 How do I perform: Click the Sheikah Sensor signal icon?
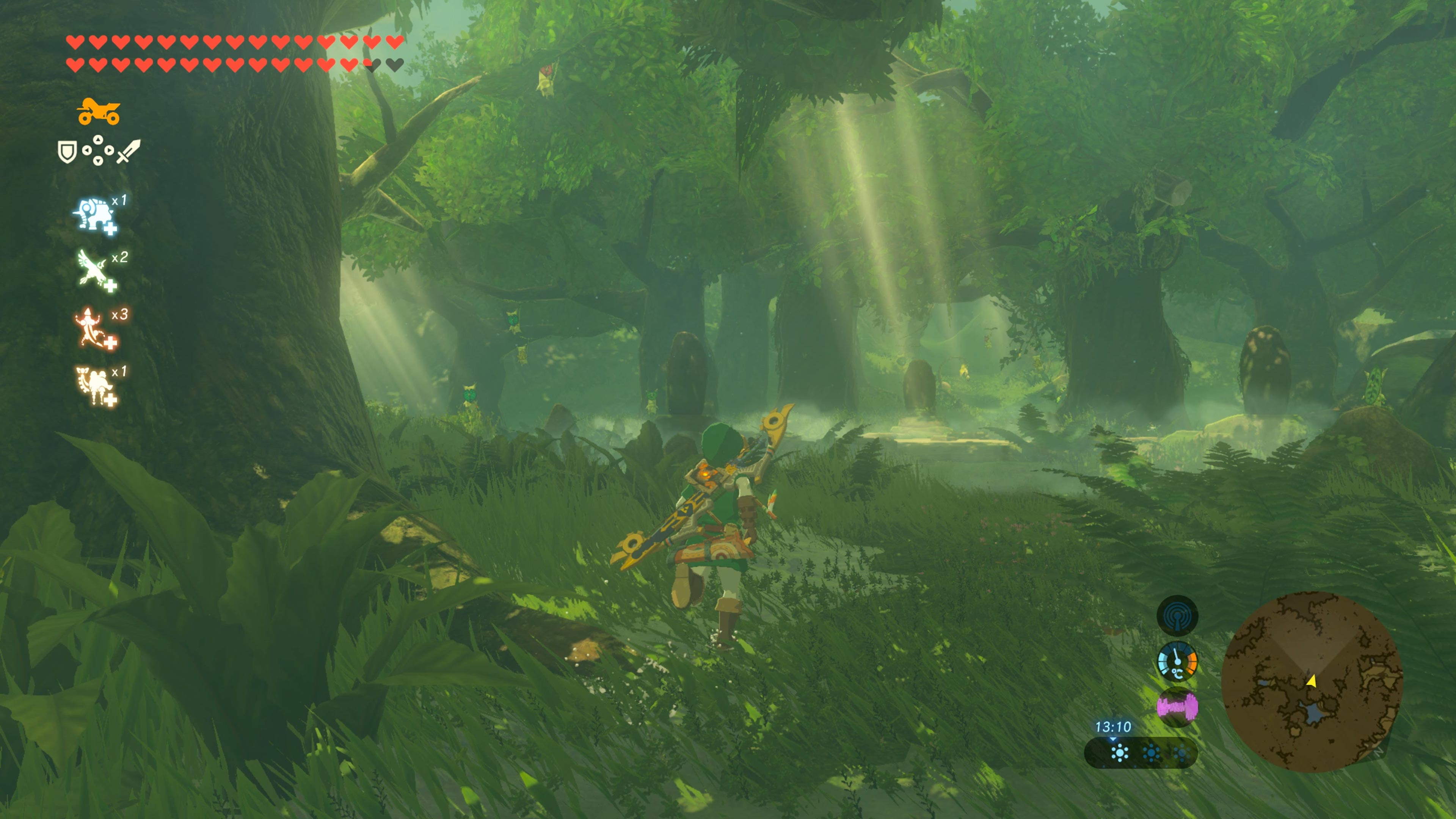[x=1177, y=615]
